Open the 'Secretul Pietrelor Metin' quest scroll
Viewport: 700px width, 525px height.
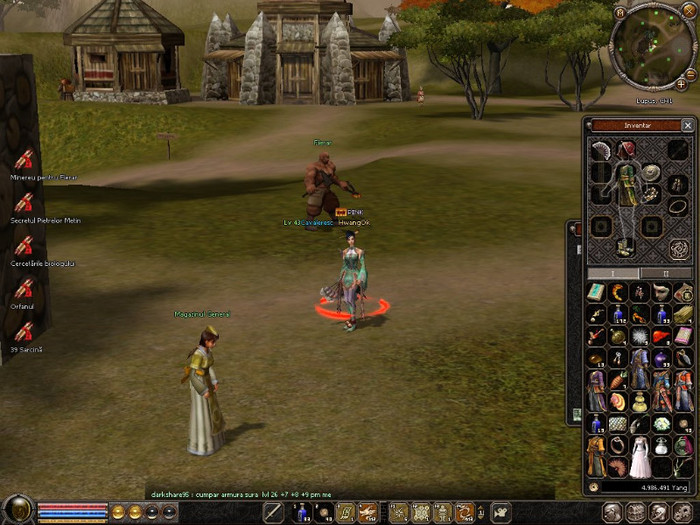pos(23,202)
